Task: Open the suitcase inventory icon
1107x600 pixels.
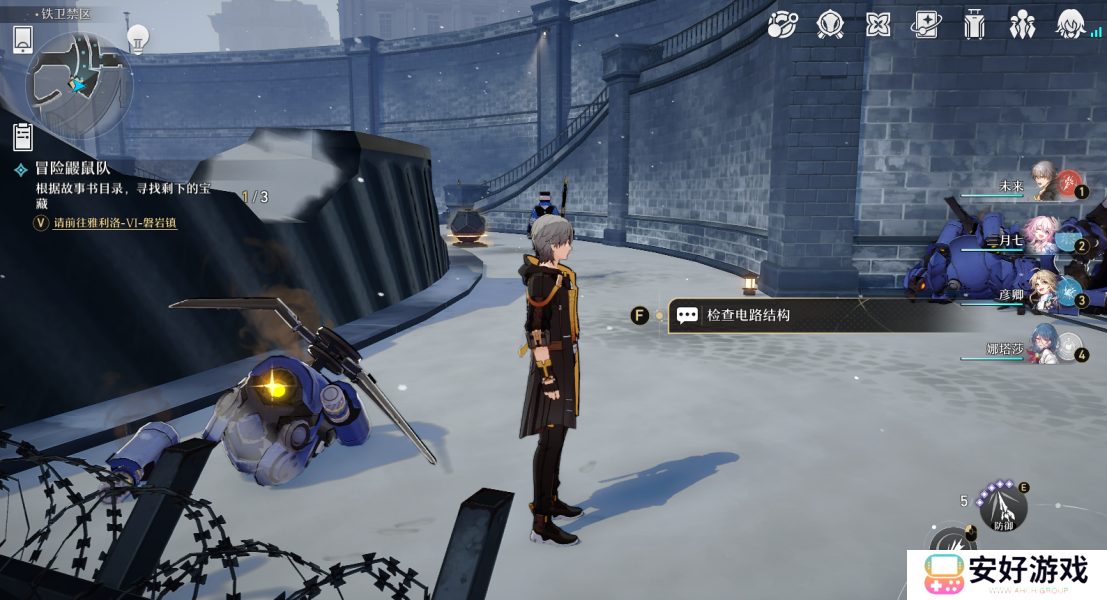Action: (x=974, y=25)
